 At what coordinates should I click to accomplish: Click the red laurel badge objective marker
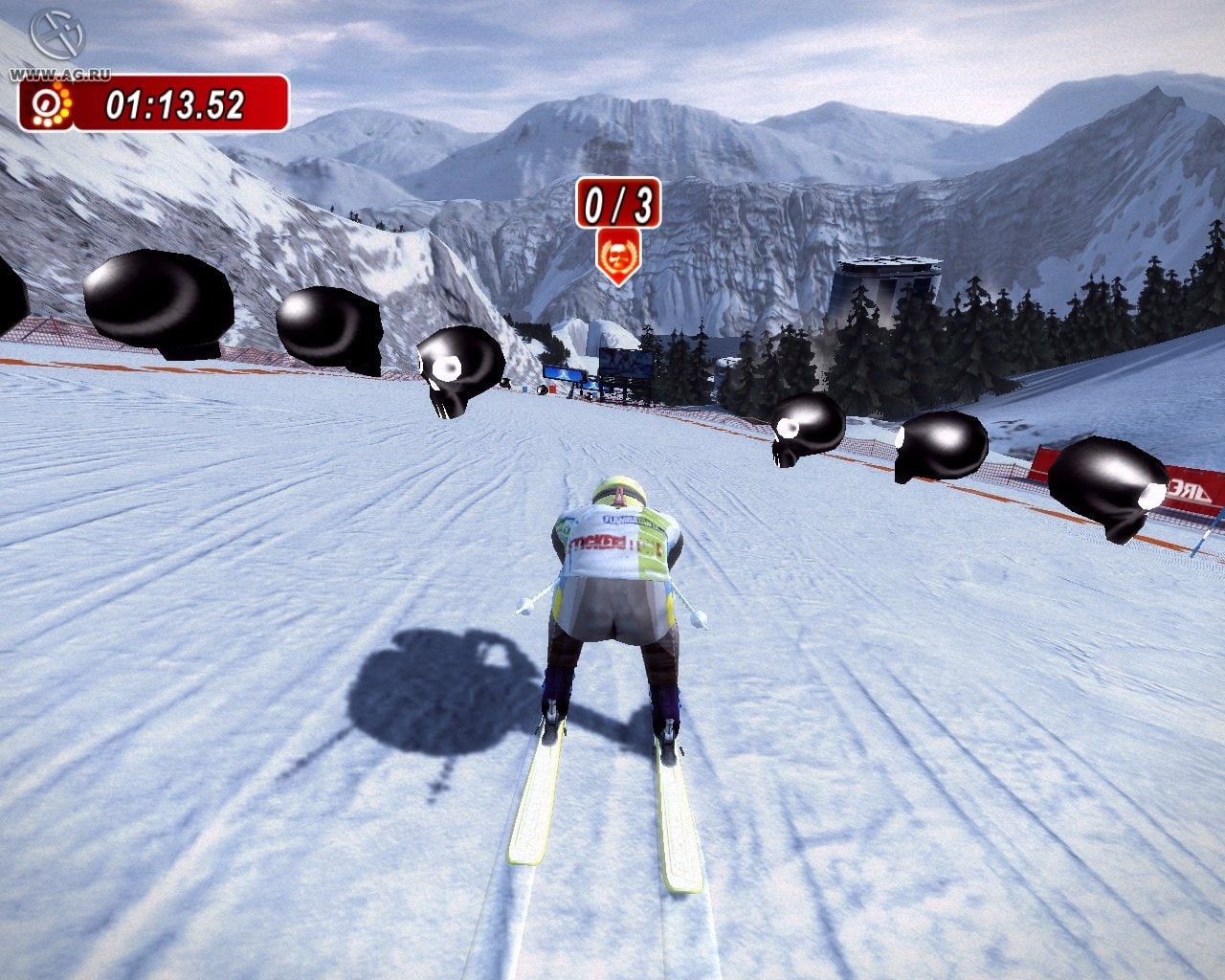click(x=617, y=254)
